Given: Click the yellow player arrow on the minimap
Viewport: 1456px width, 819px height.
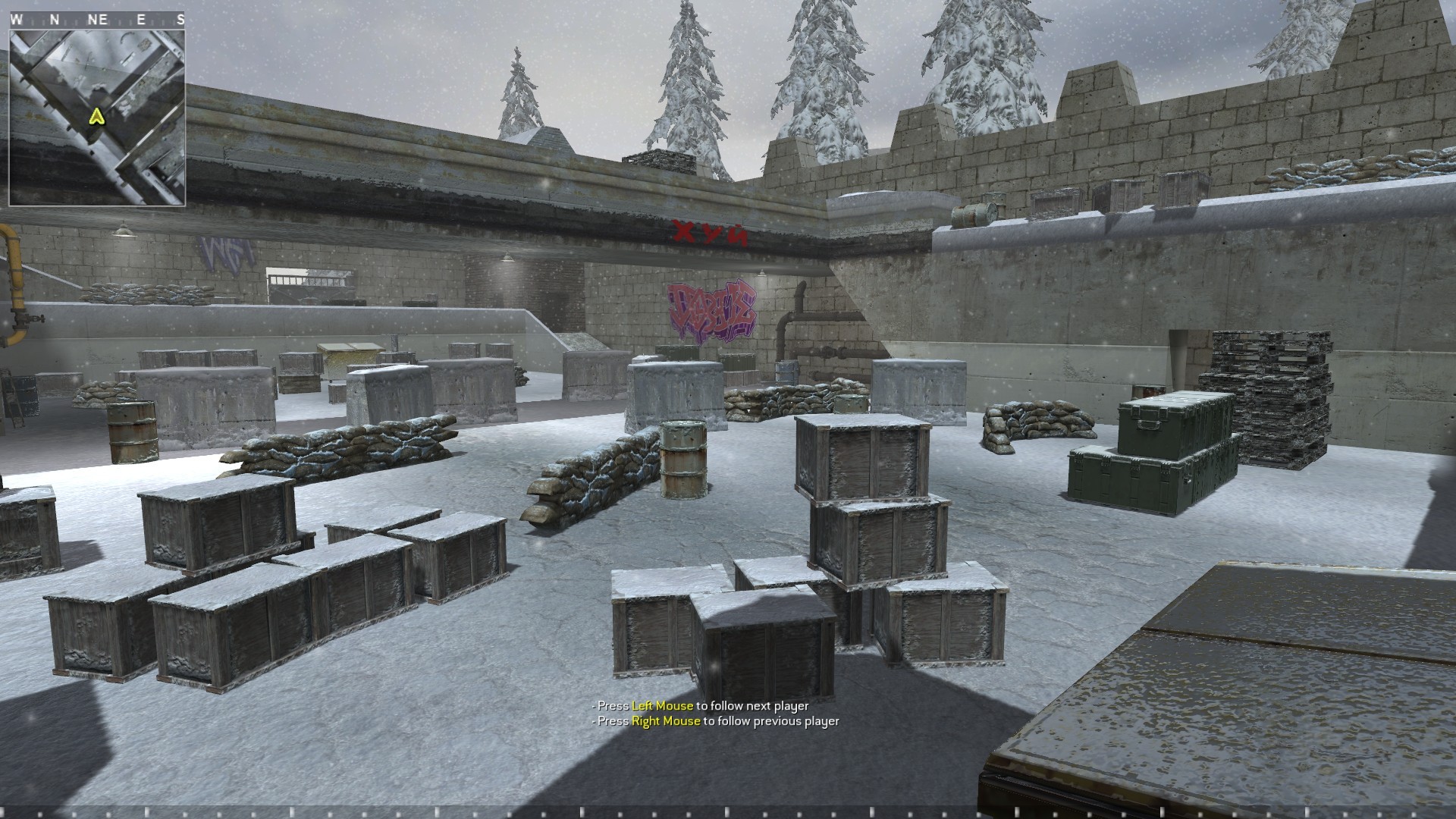Looking at the screenshot, I should pos(96,118).
